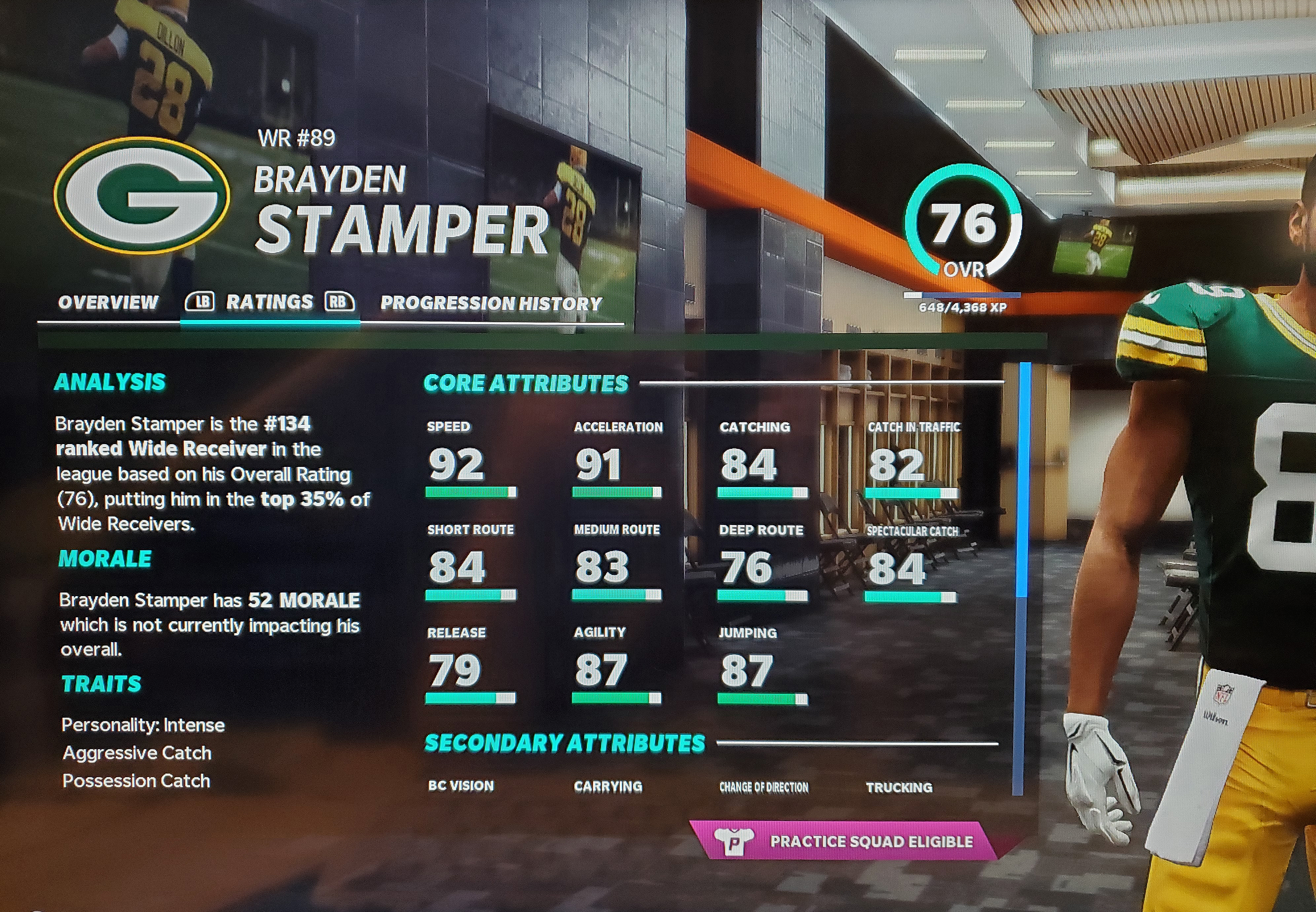Open the Progression History tab

pos(491,303)
